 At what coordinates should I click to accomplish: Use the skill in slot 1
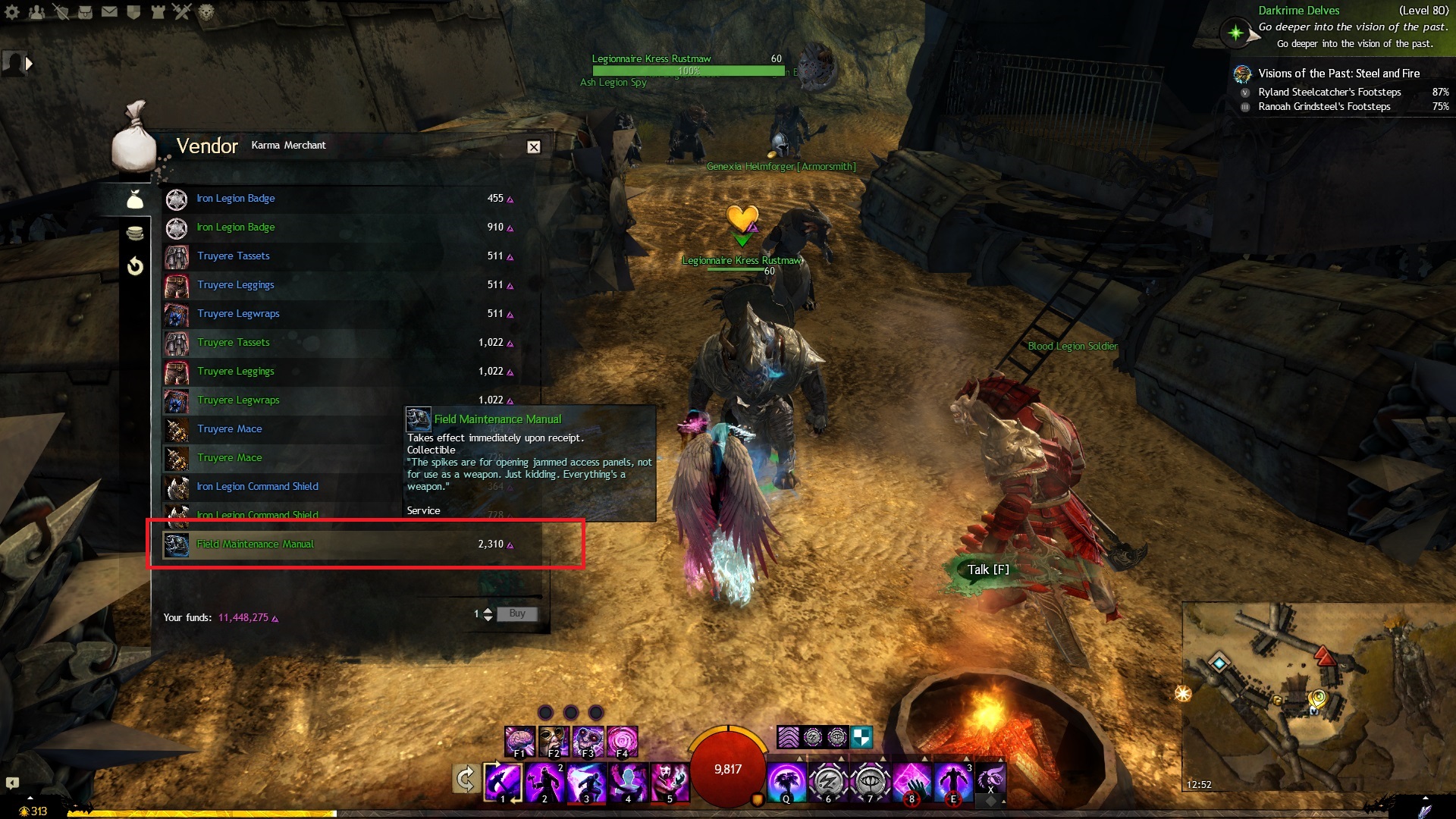503,781
